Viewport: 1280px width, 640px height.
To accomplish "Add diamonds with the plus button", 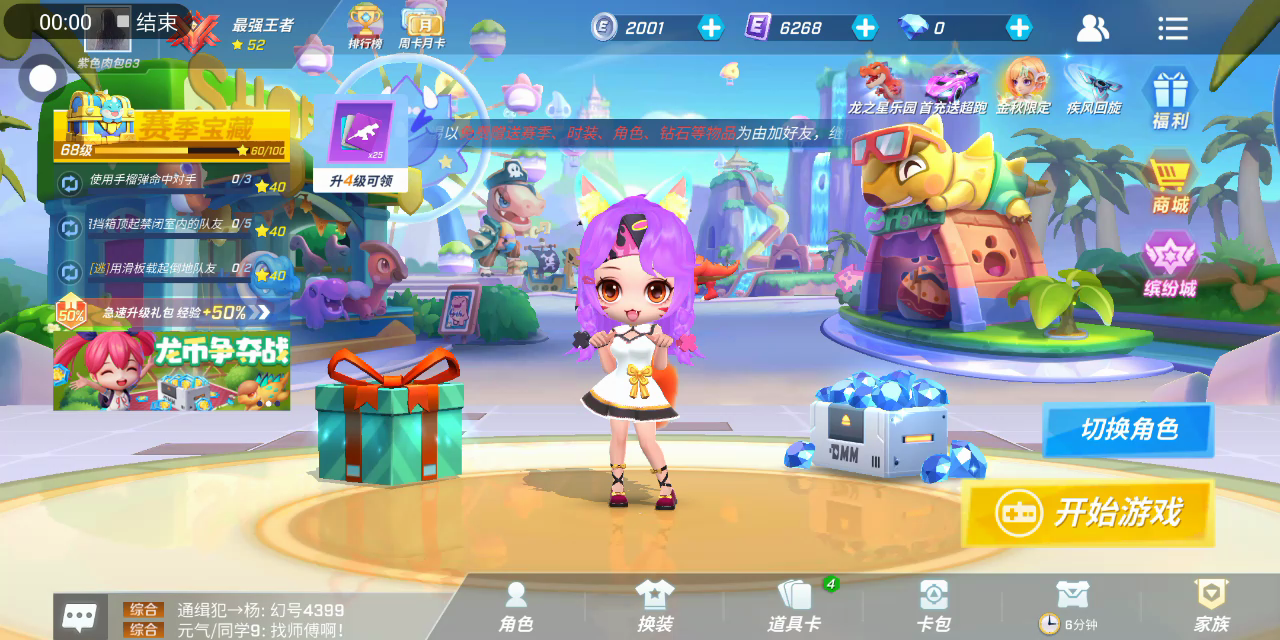I will pos(1018,28).
